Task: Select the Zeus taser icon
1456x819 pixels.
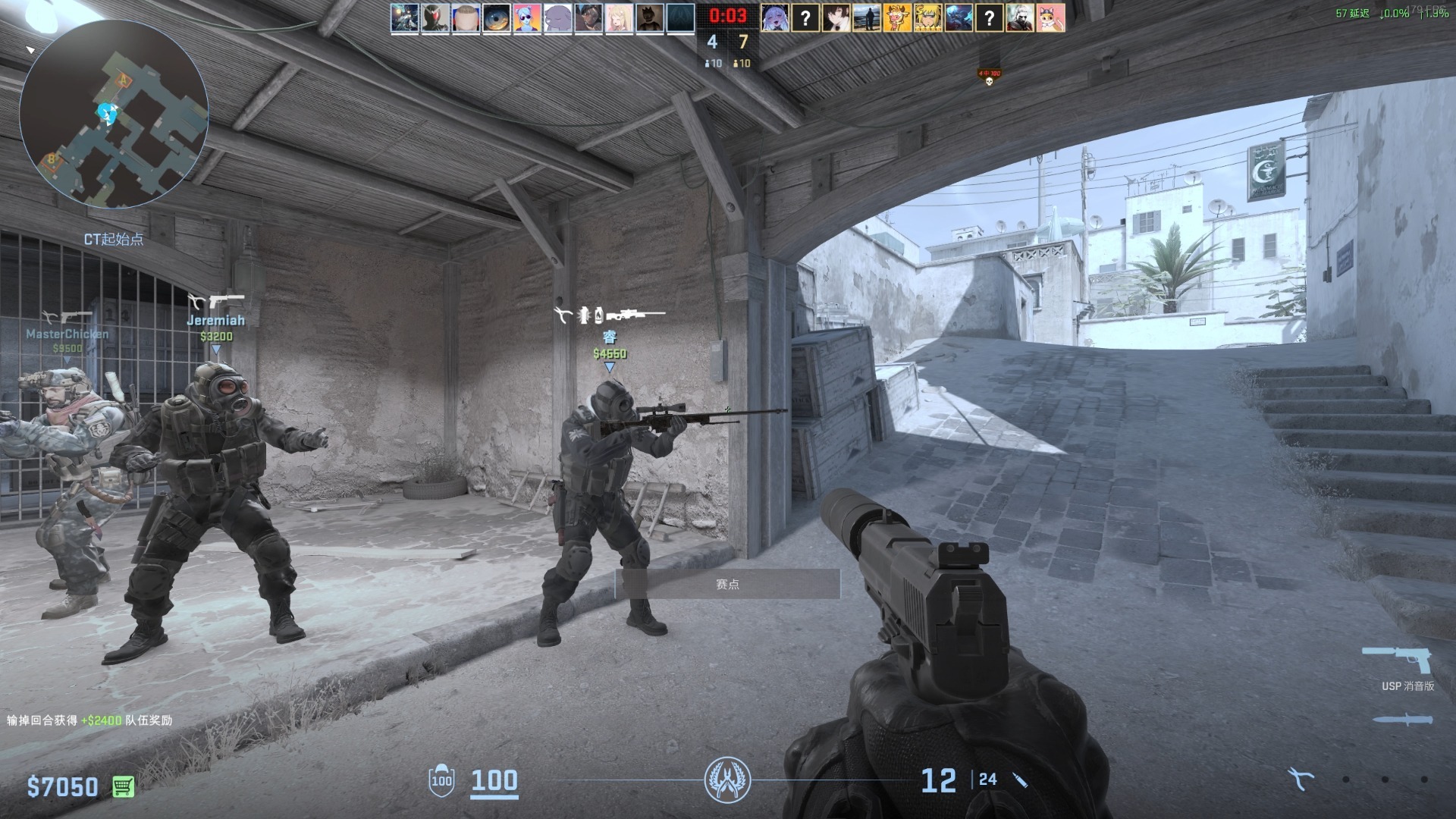Action: tap(1301, 779)
